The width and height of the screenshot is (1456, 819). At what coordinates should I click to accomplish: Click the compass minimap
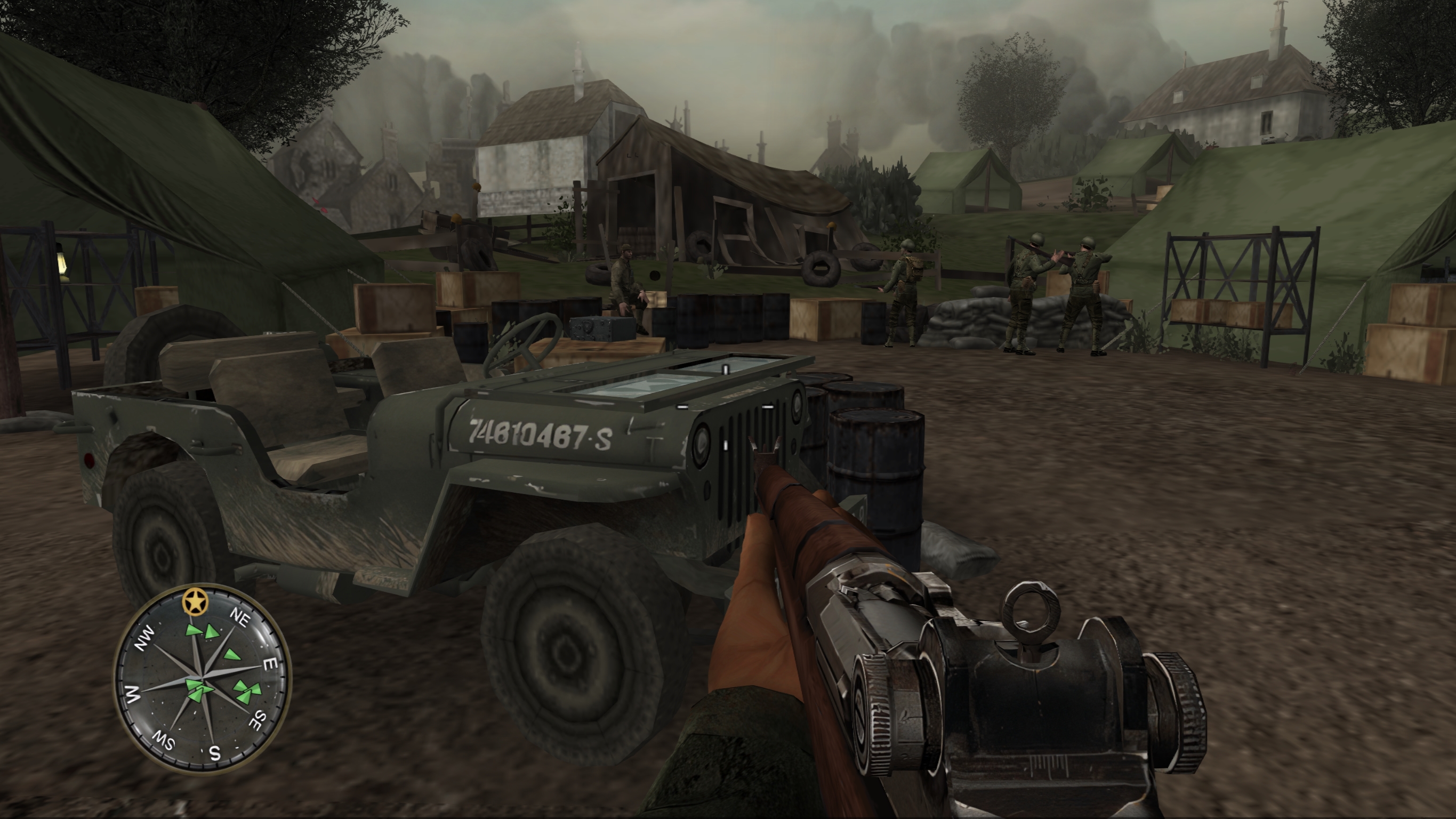(x=202, y=679)
